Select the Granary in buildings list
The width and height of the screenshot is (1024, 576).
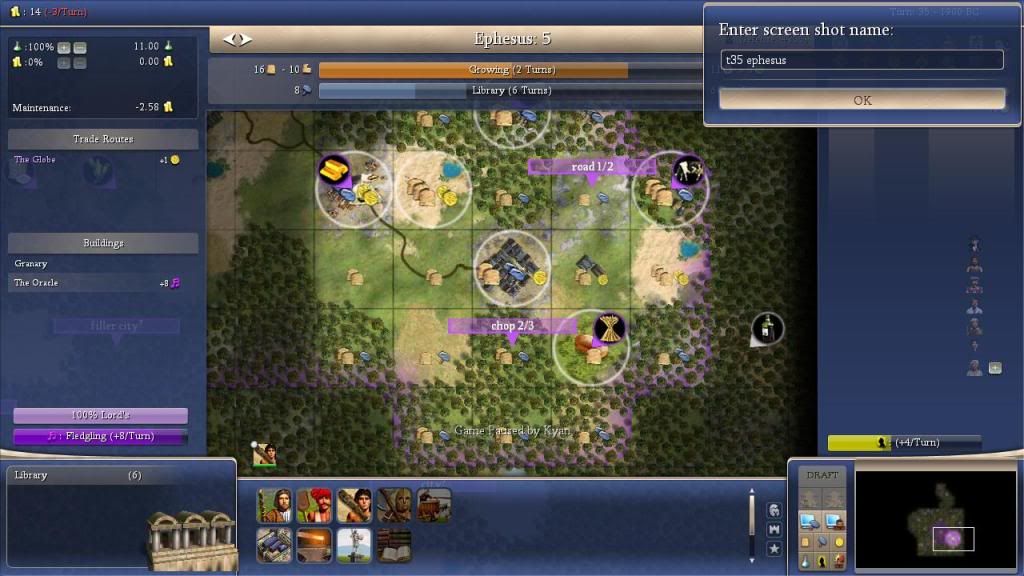coord(31,264)
